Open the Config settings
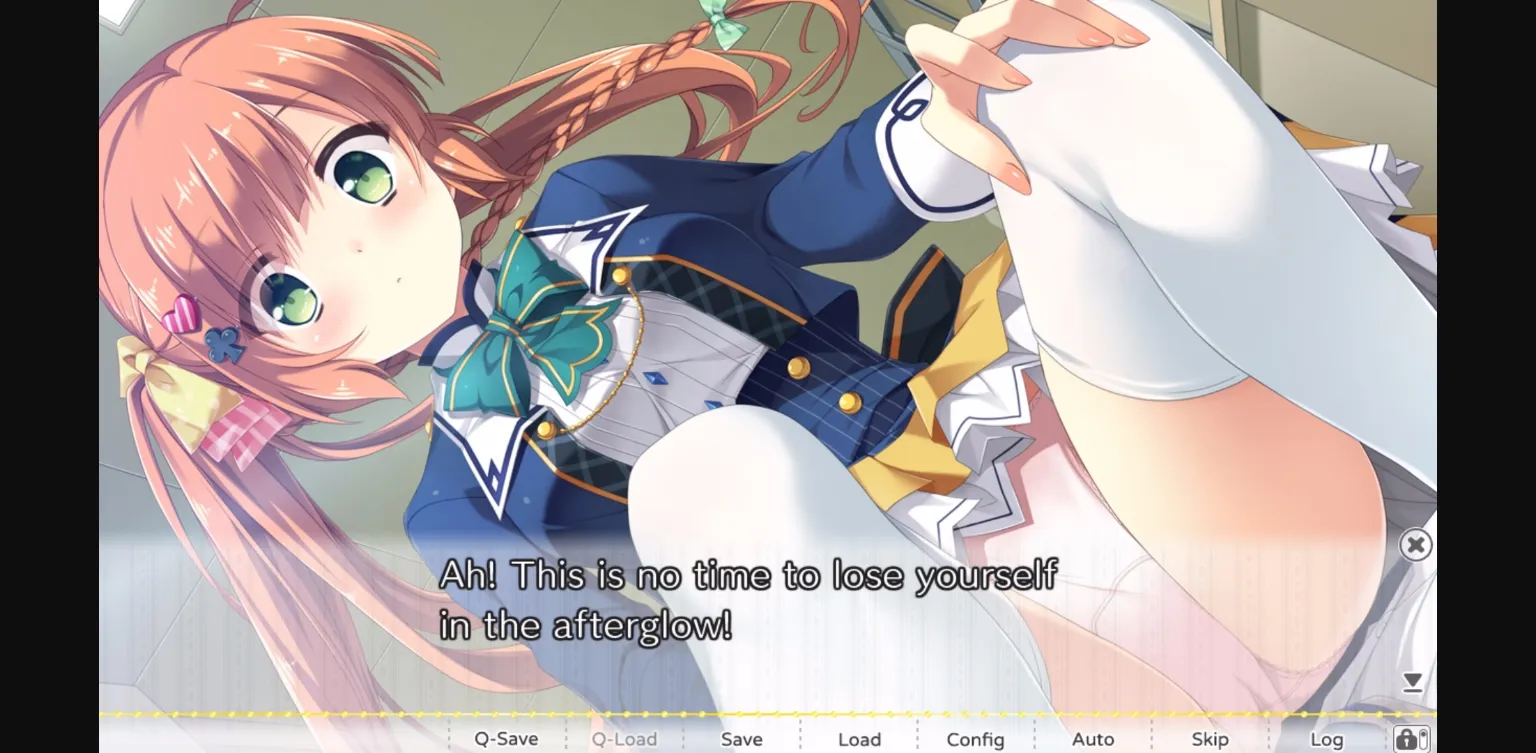Viewport: 1536px width, 753px height. point(975,738)
